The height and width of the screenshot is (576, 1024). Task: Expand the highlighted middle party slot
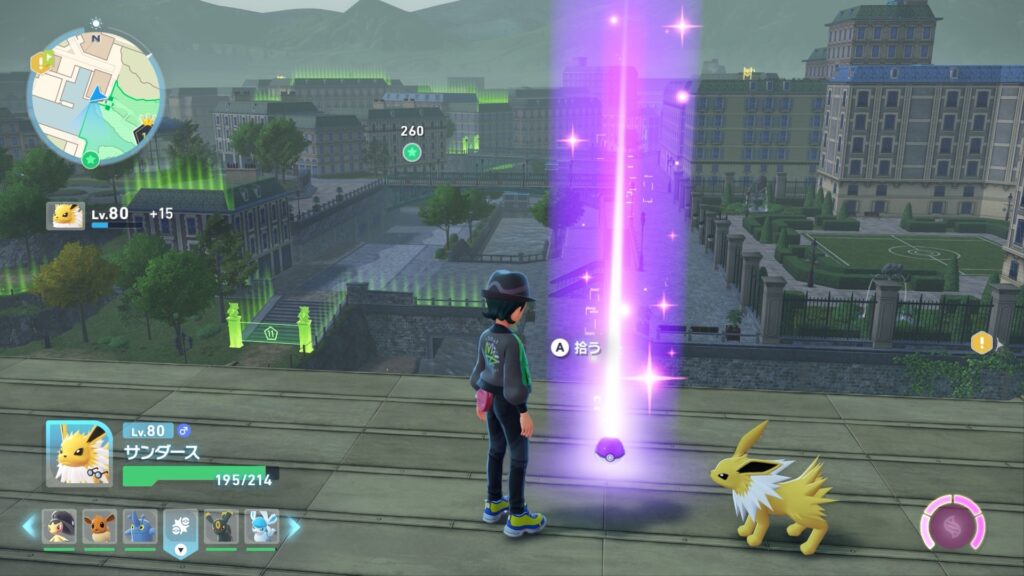click(x=181, y=528)
